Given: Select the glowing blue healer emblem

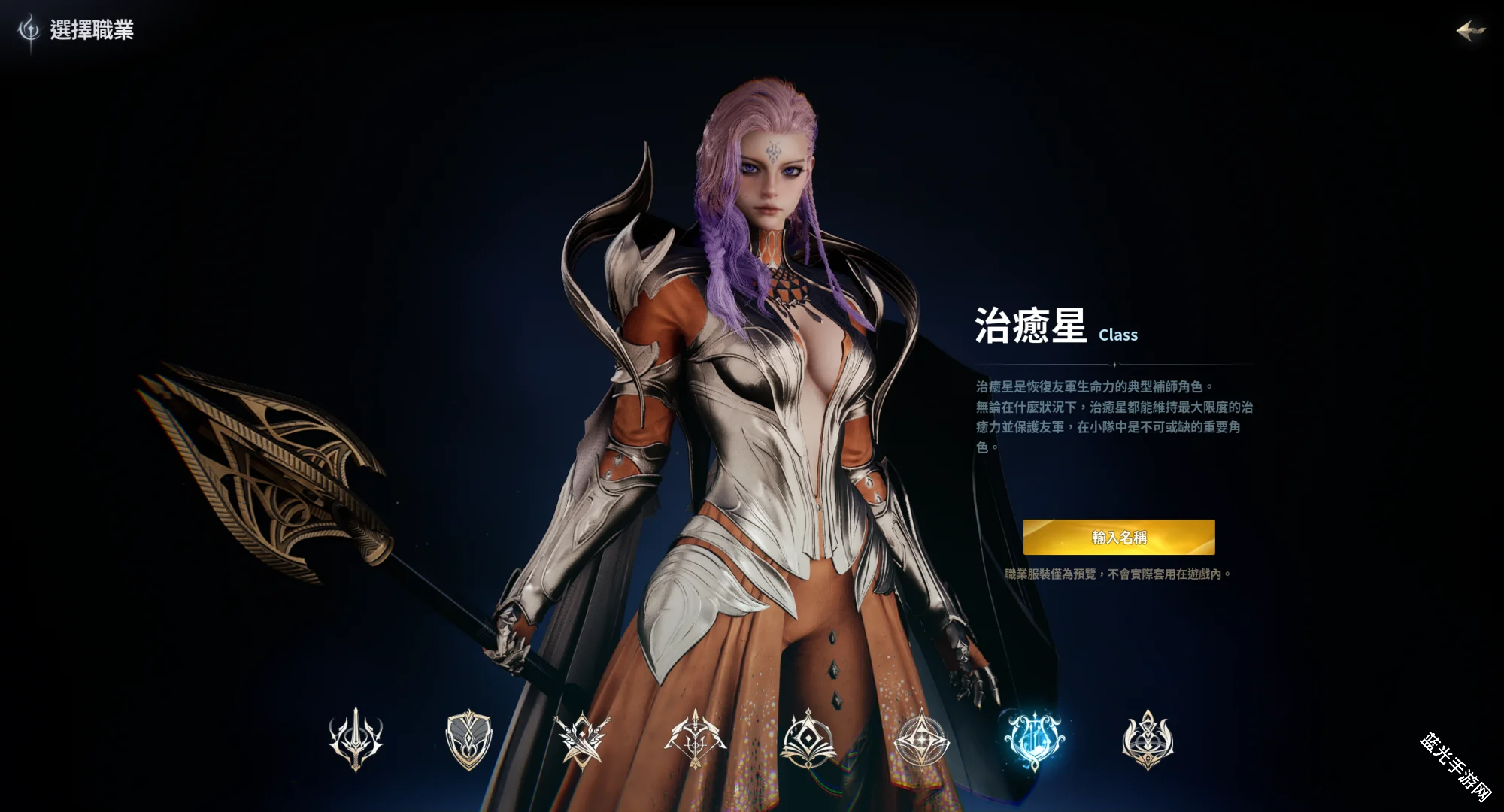Looking at the screenshot, I should tap(1035, 739).
